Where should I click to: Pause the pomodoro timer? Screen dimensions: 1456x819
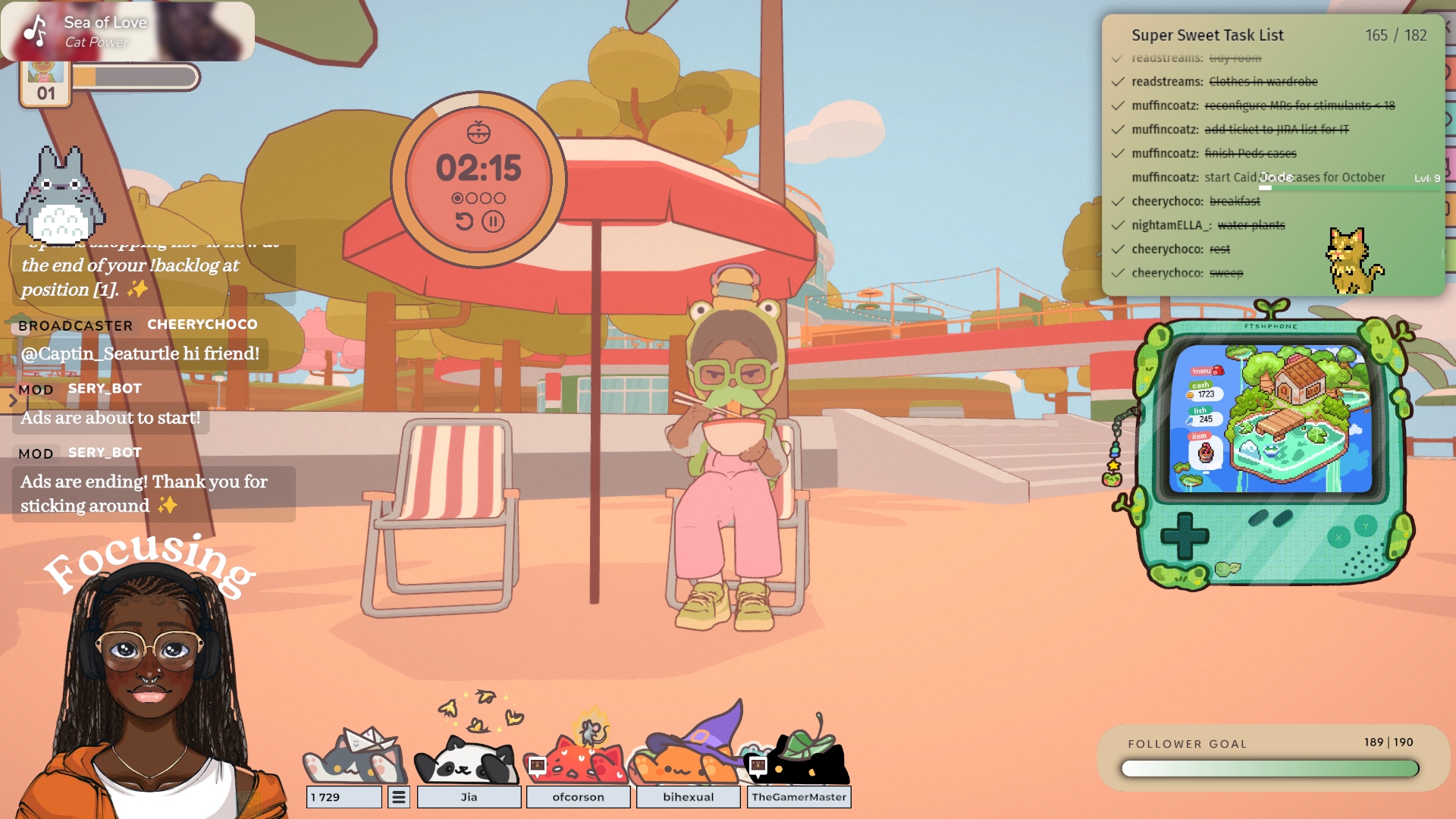pyautogui.click(x=493, y=221)
